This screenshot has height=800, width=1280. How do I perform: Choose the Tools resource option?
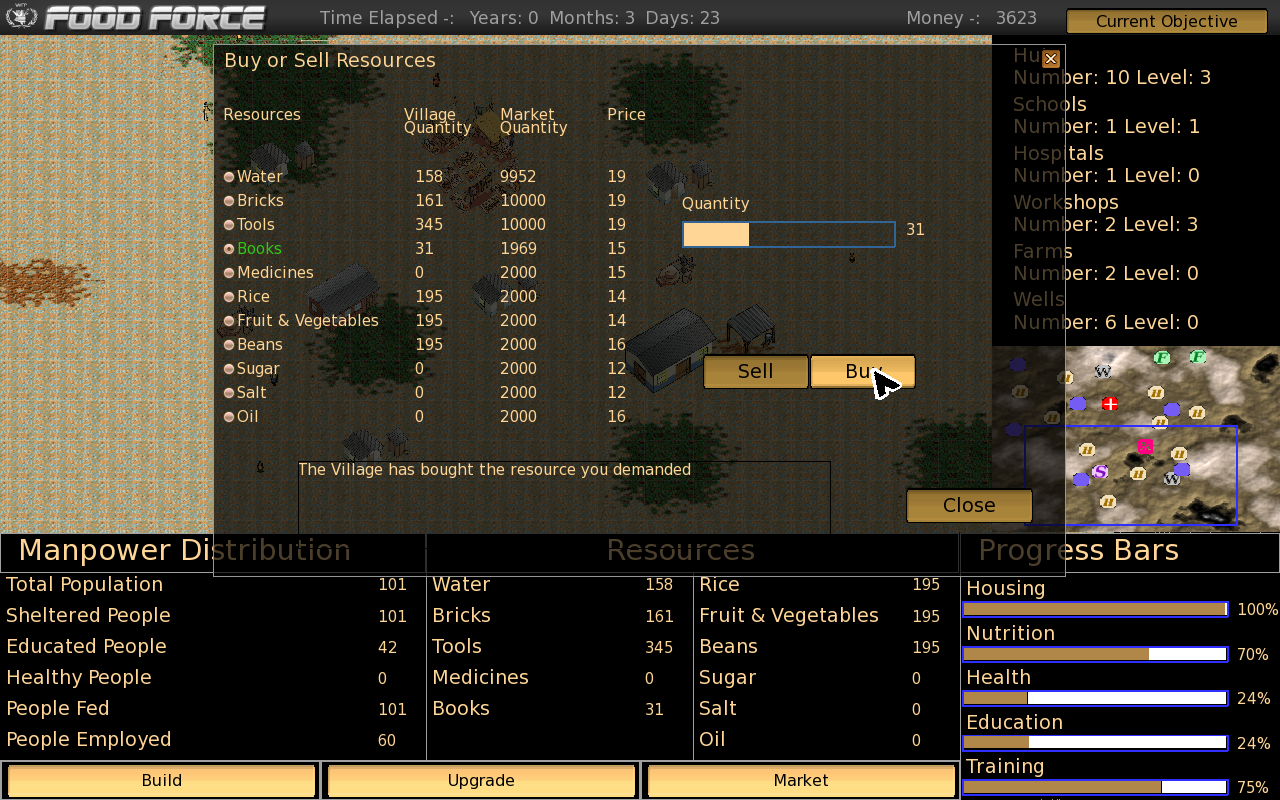point(229,225)
